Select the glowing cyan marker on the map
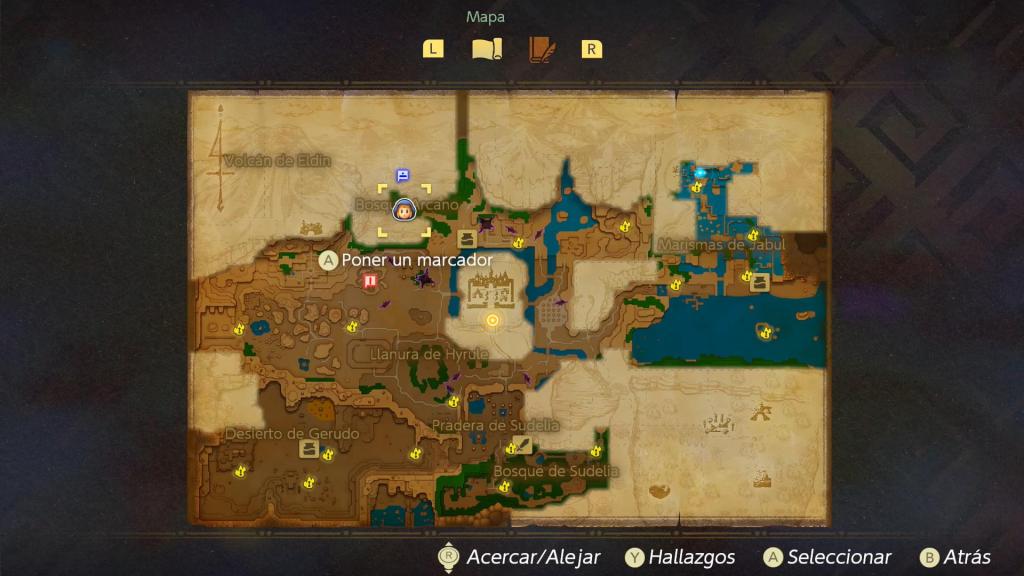 (700, 173)
